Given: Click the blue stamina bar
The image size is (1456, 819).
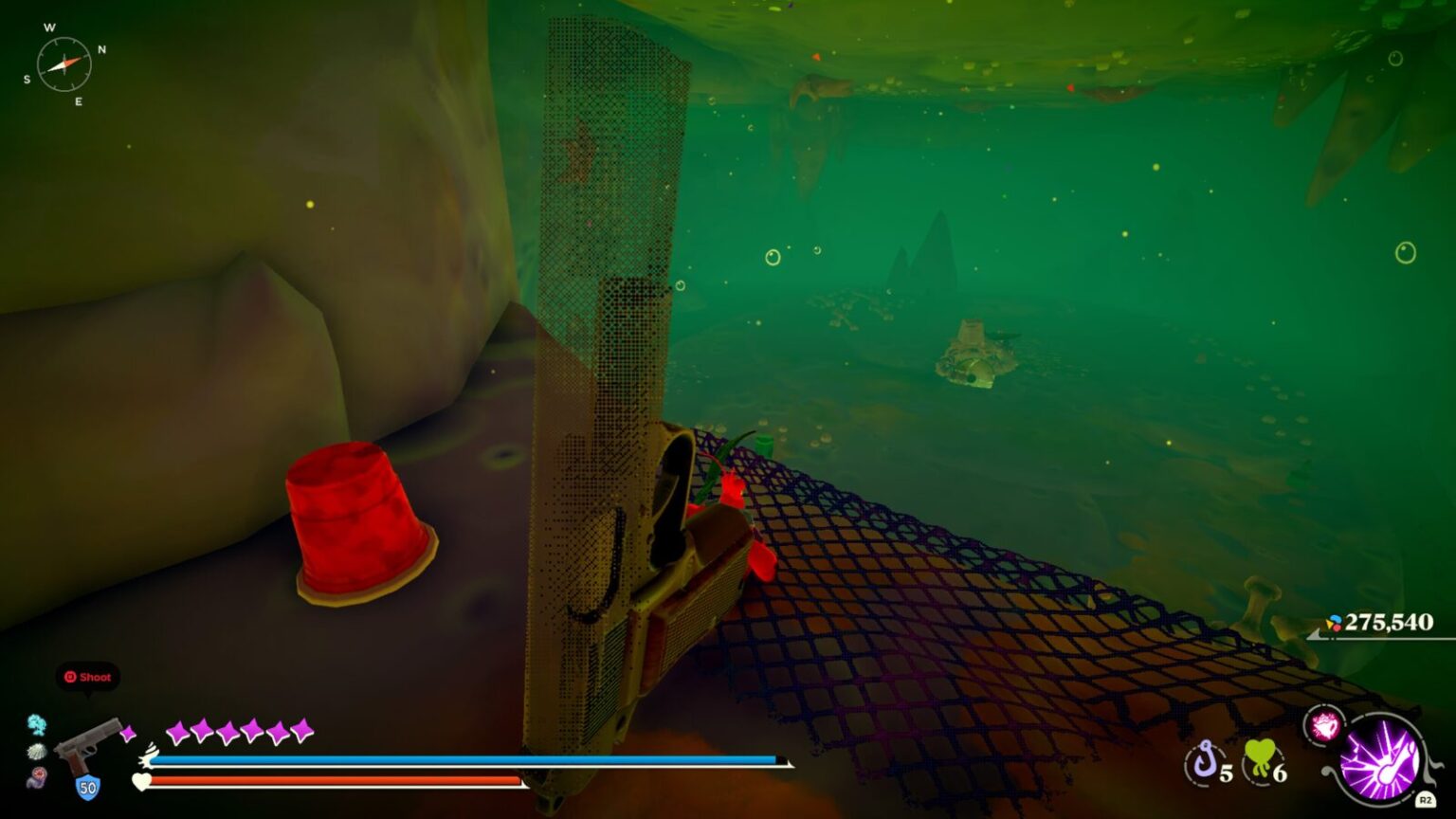Looking at the screenshot, I should [x=464, y=759].
